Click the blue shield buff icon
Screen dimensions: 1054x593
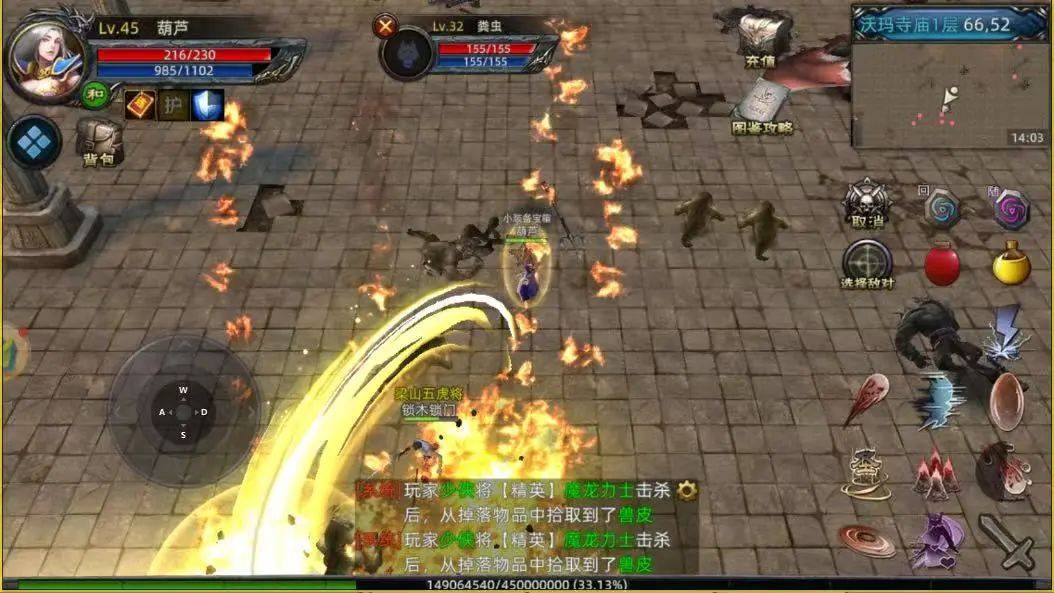207,104
